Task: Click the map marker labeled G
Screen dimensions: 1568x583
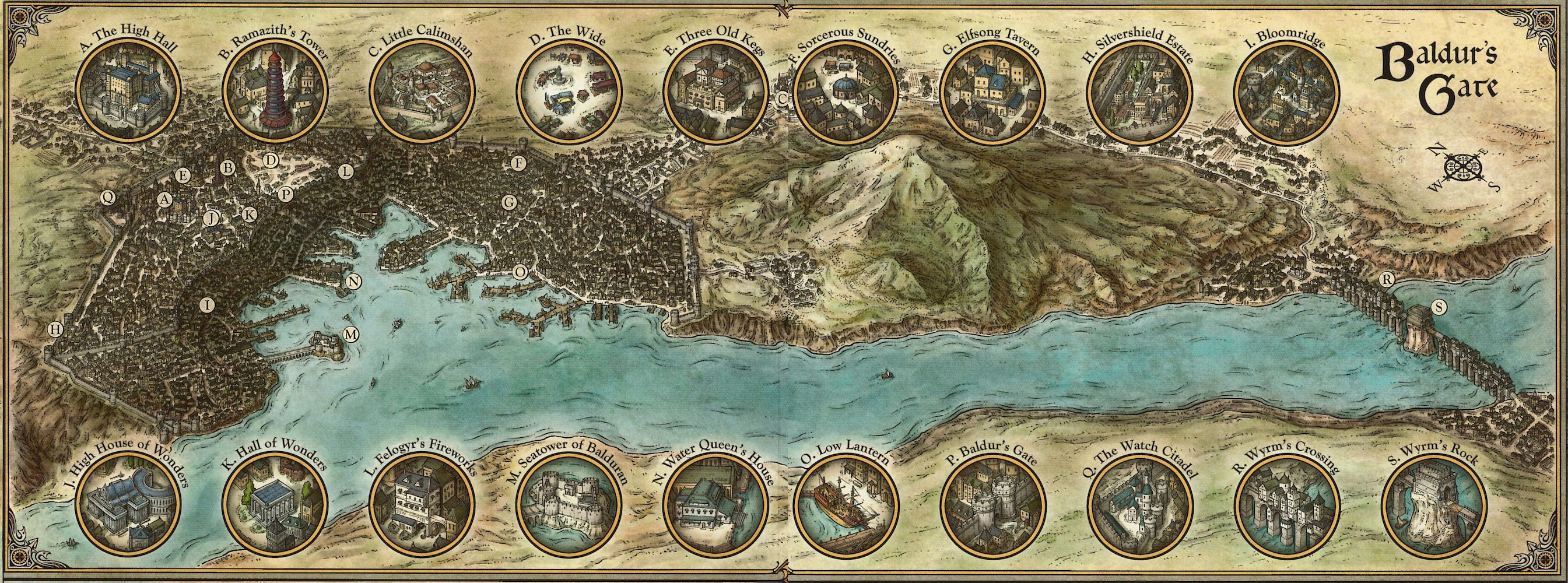Action: click(510, 202)
